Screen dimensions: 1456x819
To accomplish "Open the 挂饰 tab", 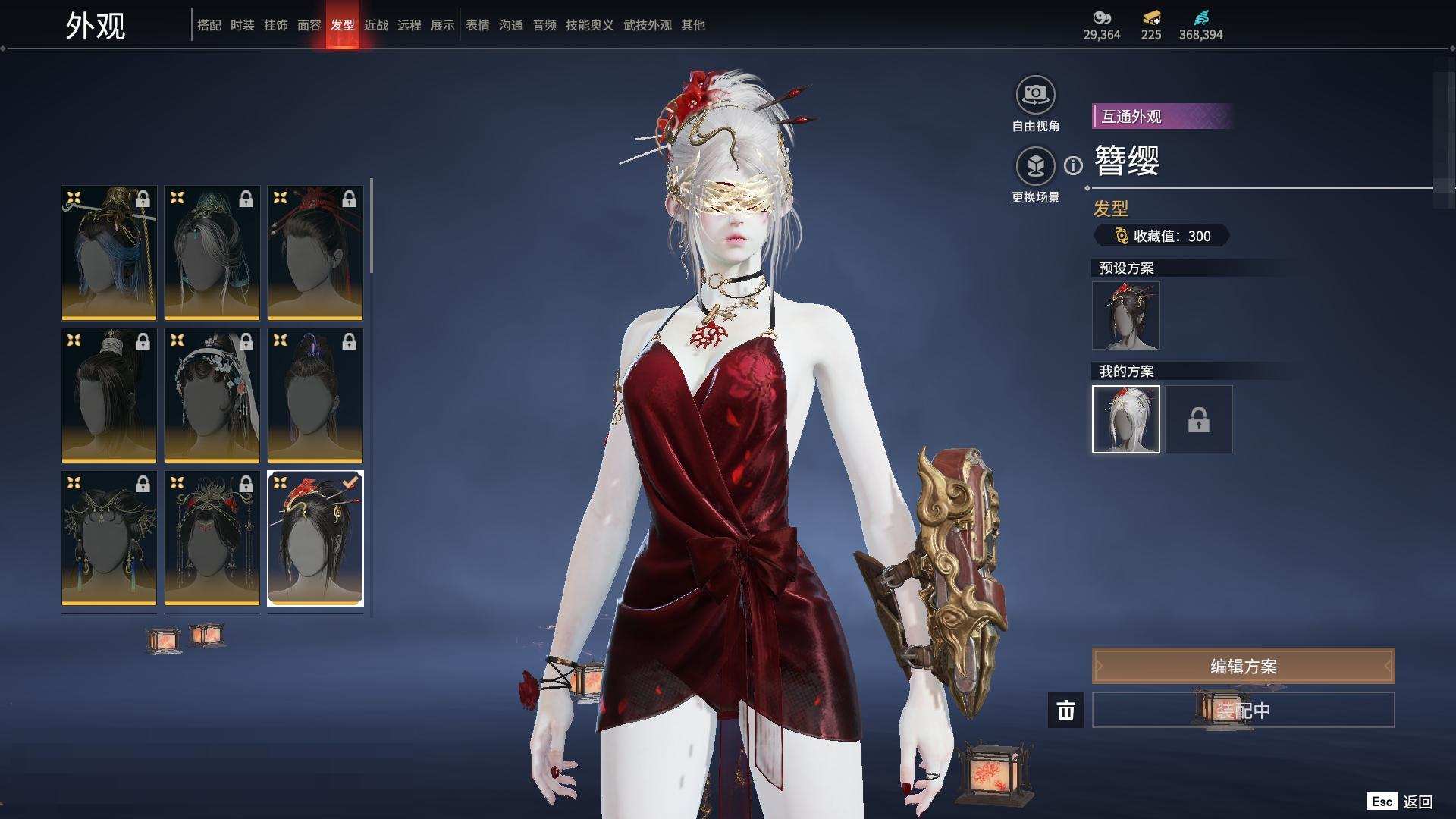I will click(x=276, y=25).
